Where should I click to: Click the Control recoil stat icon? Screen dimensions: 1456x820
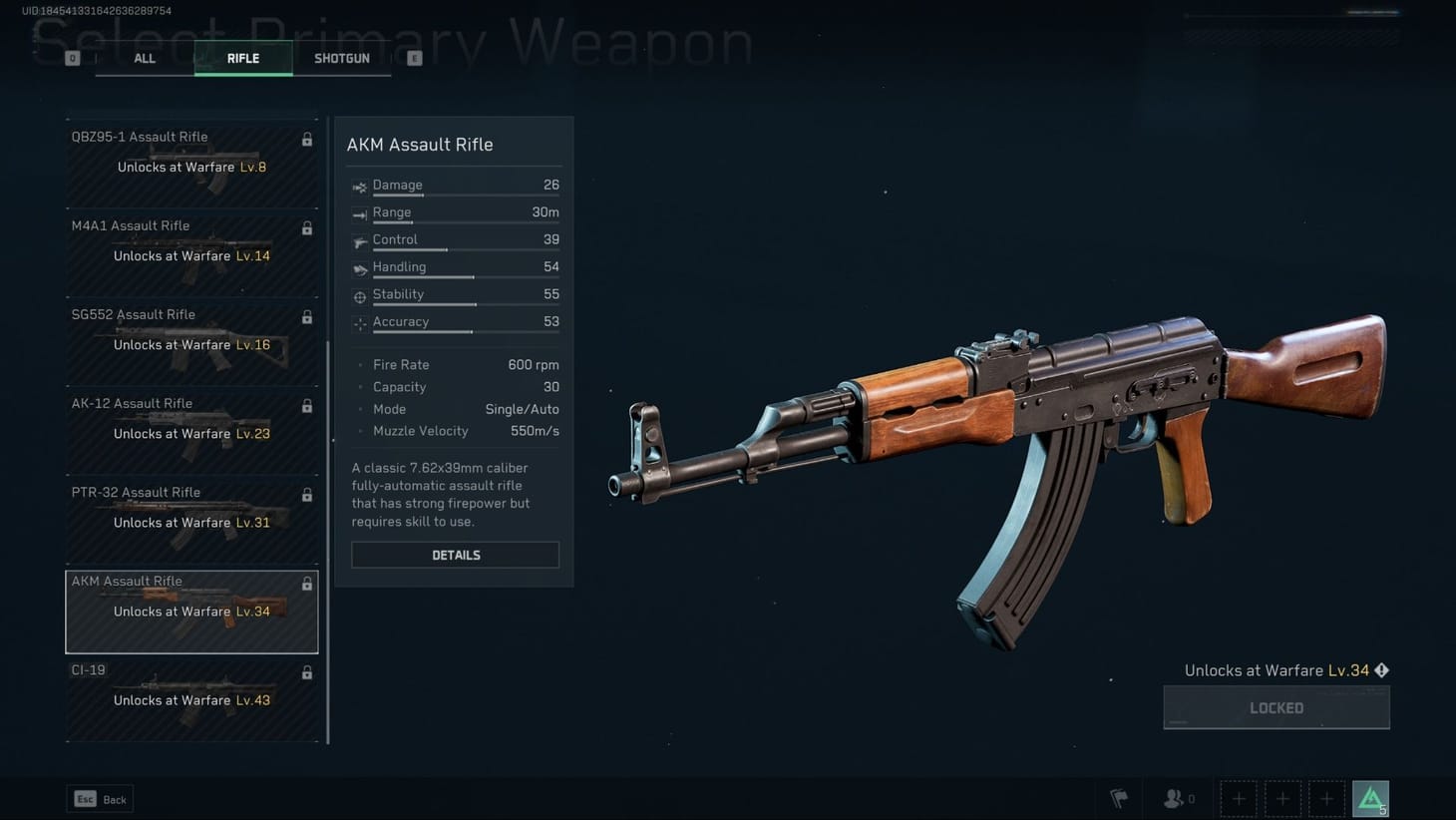click(359, 239)
